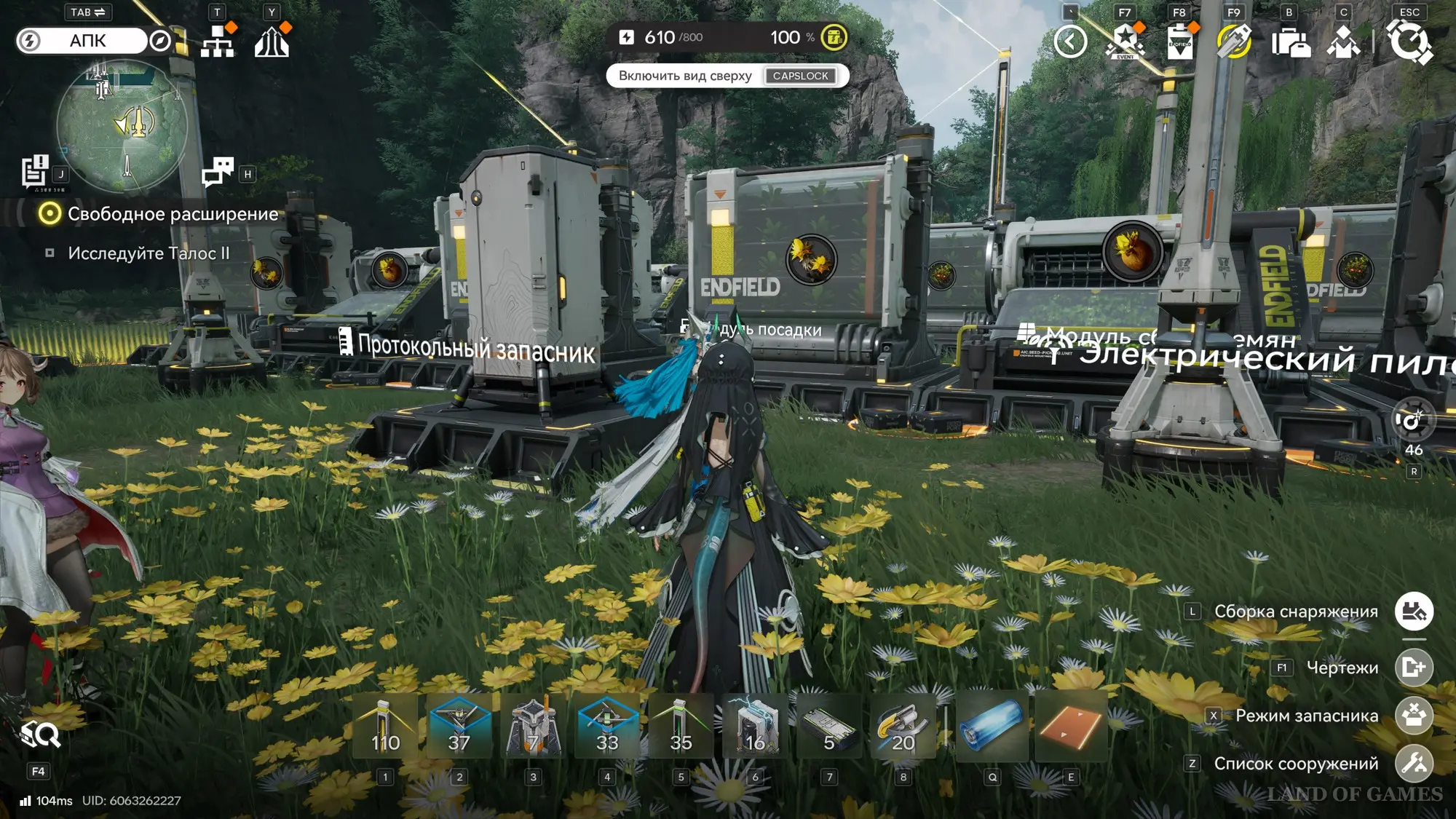The width and height of the screenshot is (1456, 819).
Task: Select the electric generator slot with count 16
Action: (x=755, y=727)
